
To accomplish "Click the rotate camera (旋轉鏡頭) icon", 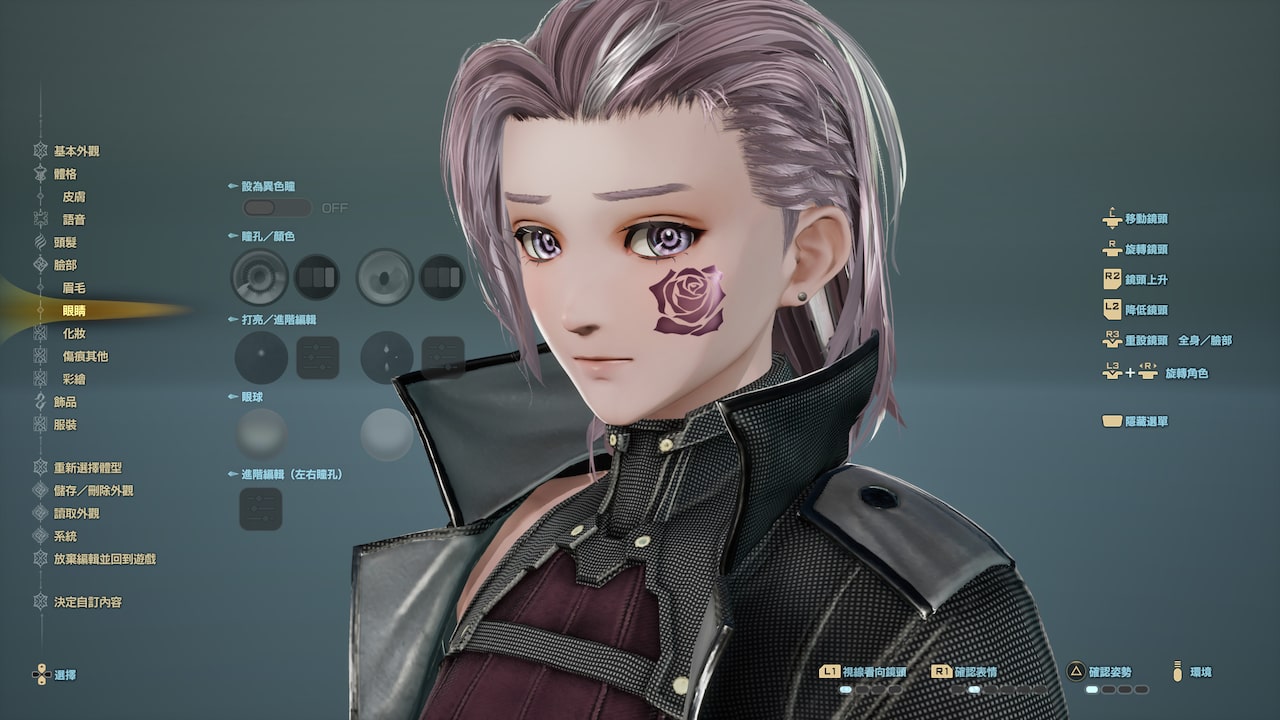I will tap(1111, 249).
